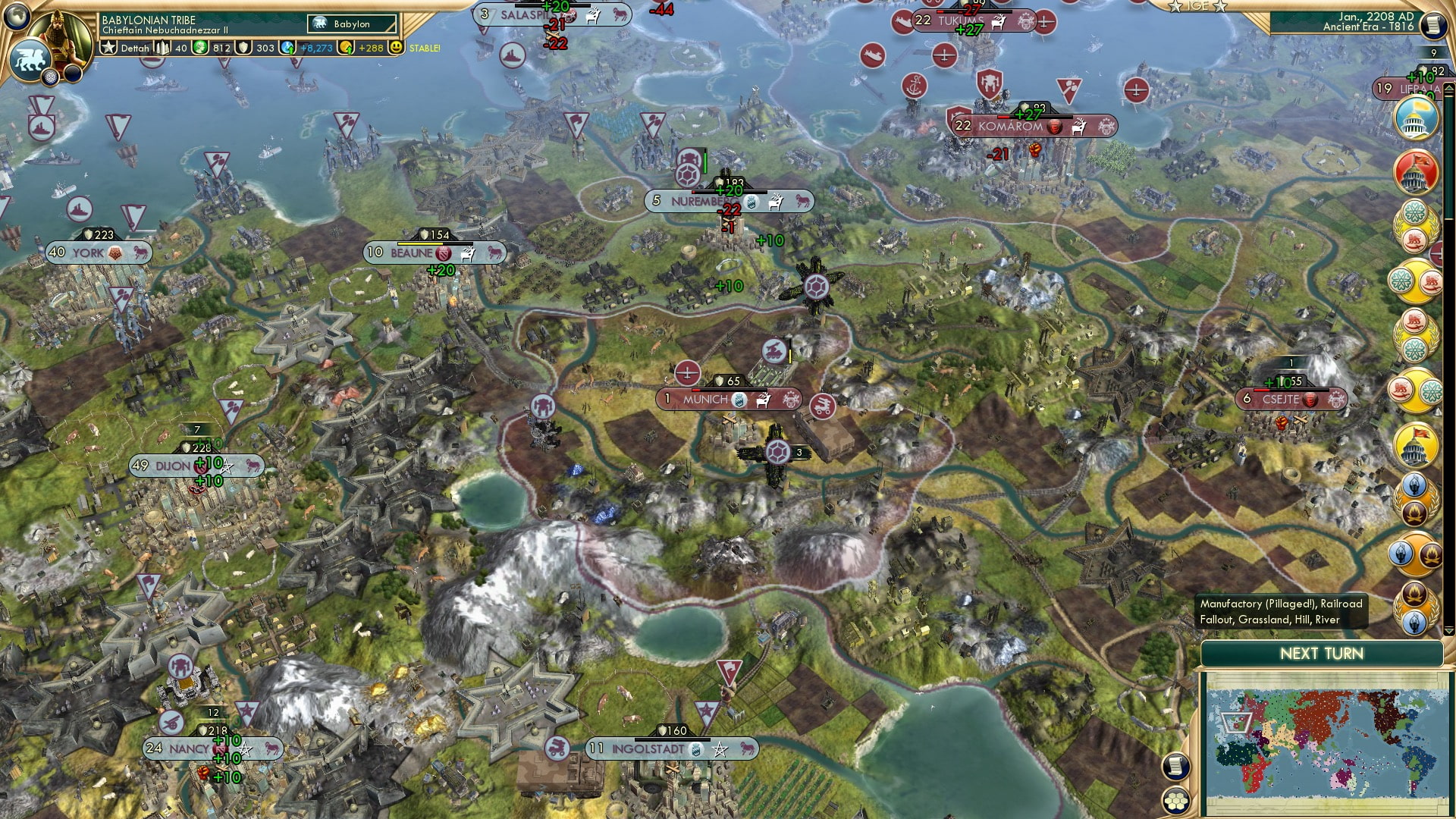The height and width of the screenshot is (819, 1456).
Task: Toggle the globe view icon in top-left corner
Action: (x=18, y=17)
